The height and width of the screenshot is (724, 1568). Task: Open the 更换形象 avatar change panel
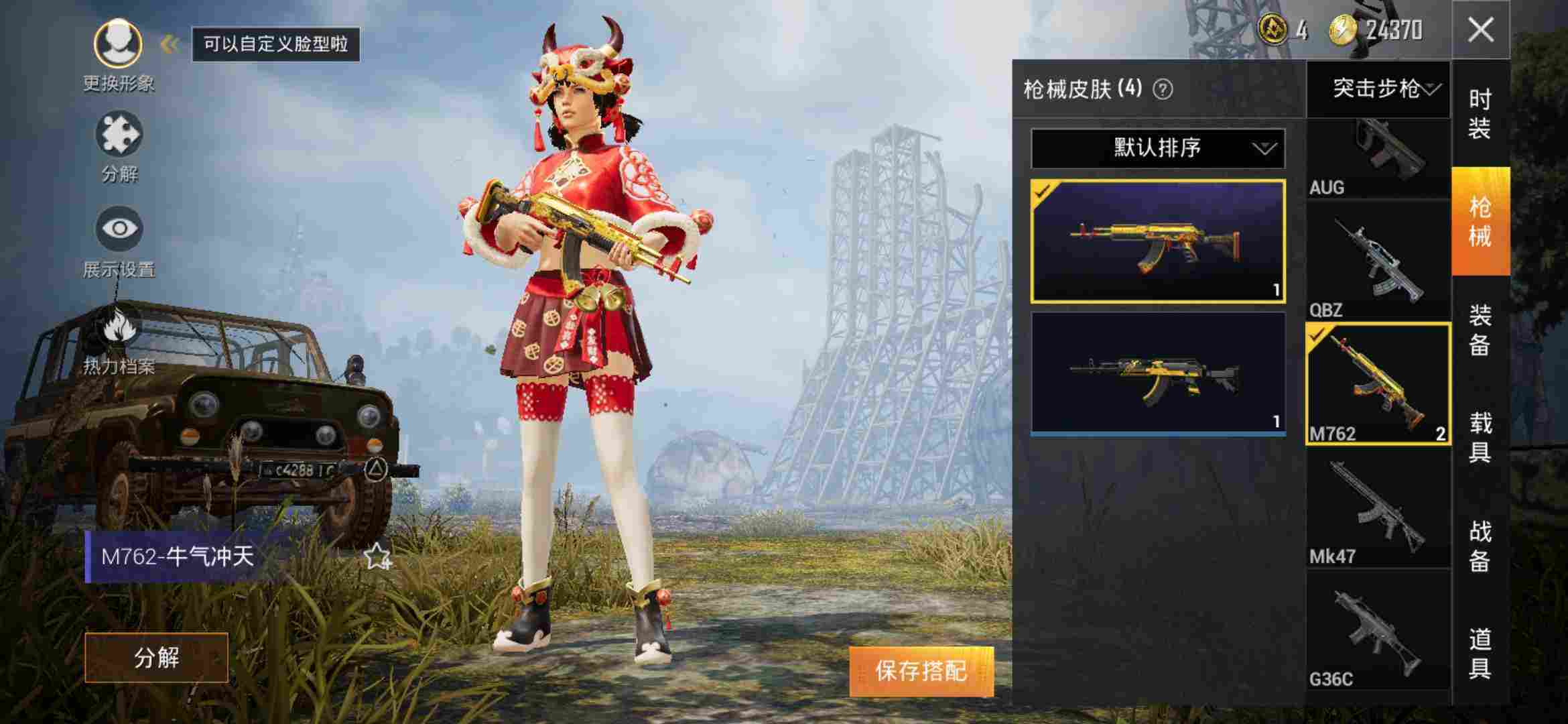(x=119, y=44)
